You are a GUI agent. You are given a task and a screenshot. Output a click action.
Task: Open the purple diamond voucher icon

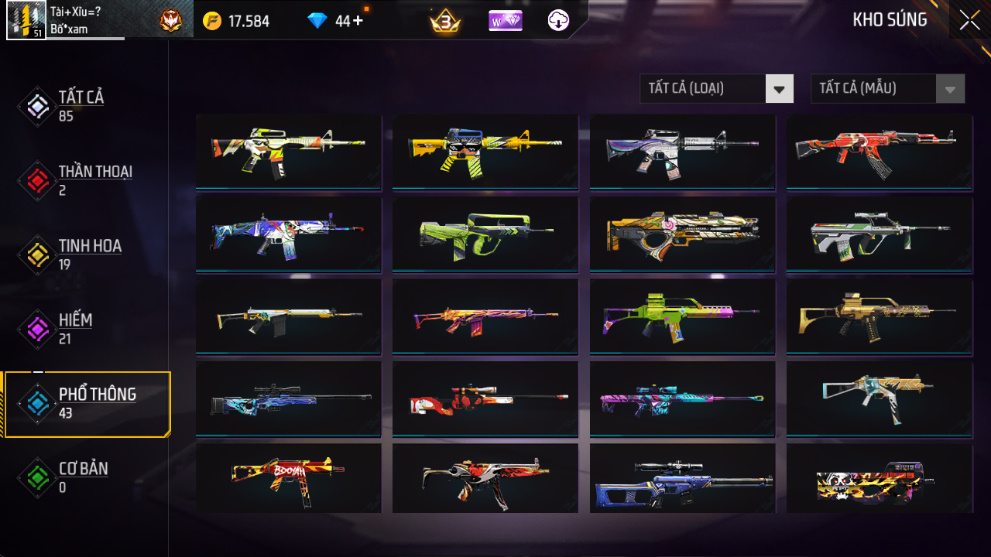pyautogui.click(x=505, y=20)
